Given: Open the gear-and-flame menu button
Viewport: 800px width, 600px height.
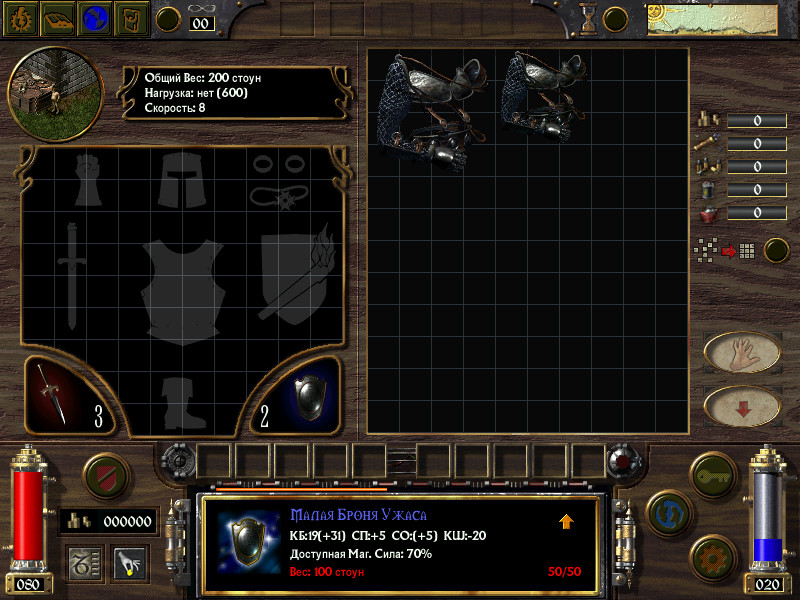Looking at the screenshot, I should pos(20,17).
